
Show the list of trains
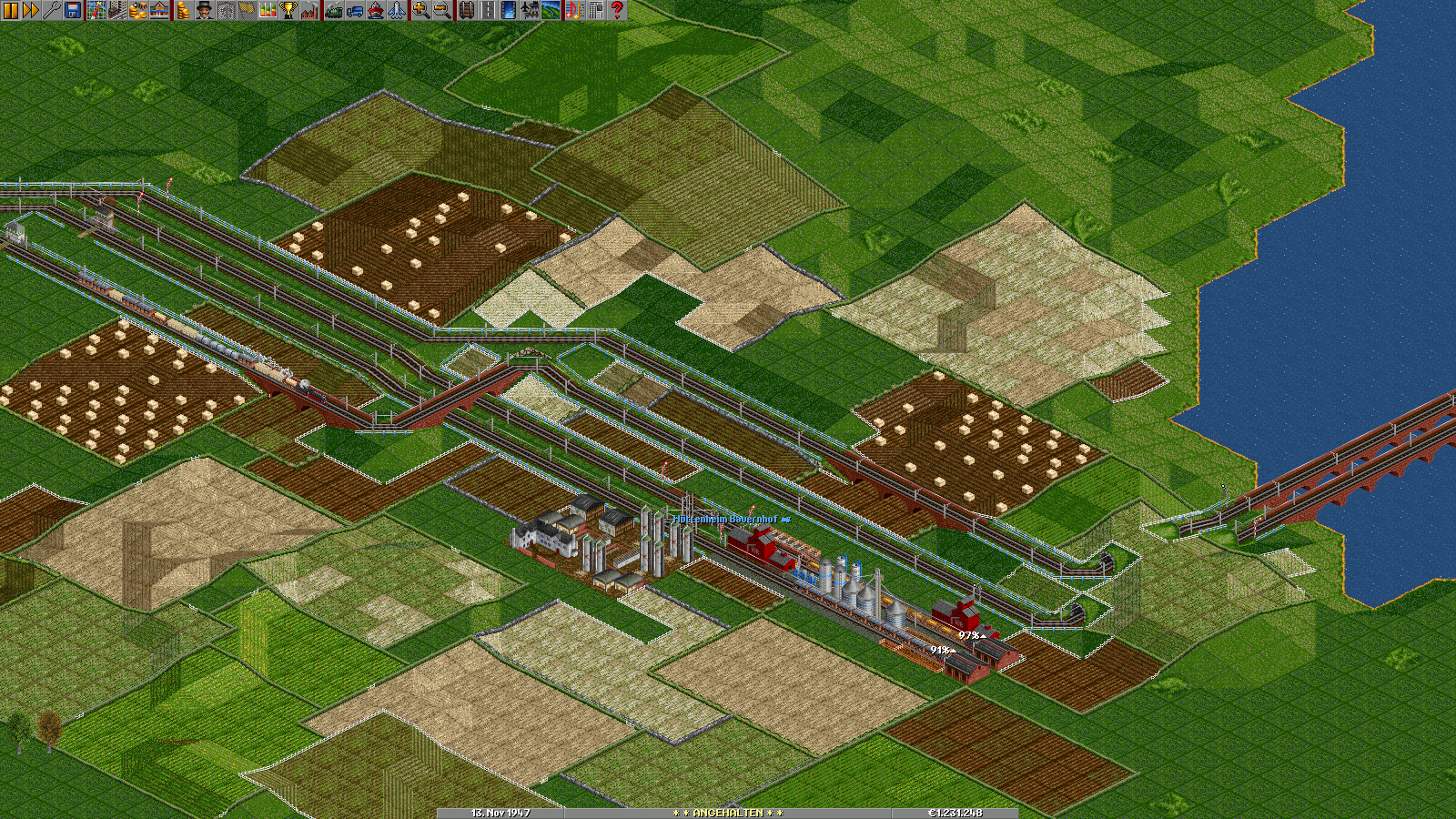333,10
